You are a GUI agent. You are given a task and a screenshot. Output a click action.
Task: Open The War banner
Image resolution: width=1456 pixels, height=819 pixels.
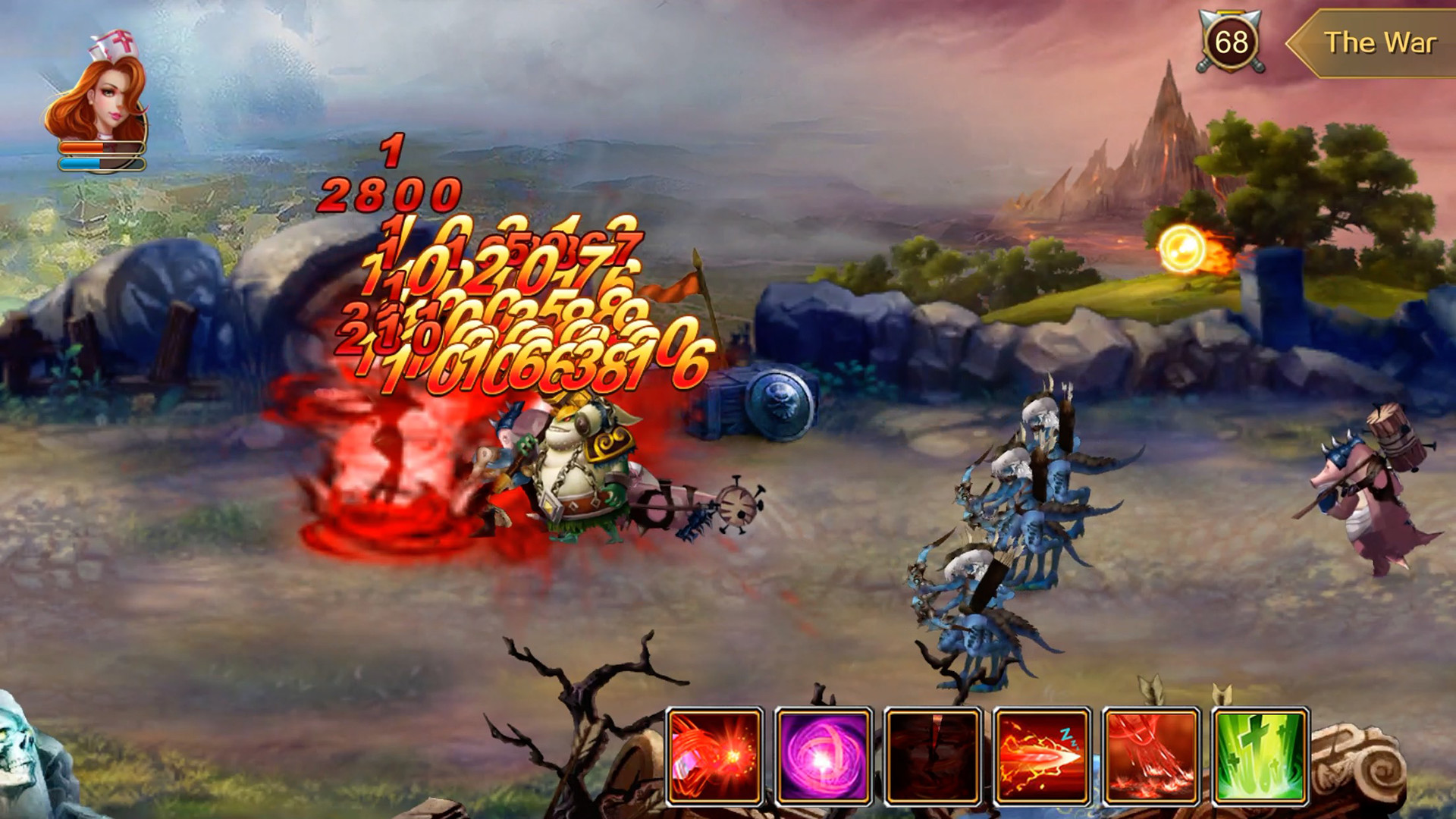point(1380,43)
